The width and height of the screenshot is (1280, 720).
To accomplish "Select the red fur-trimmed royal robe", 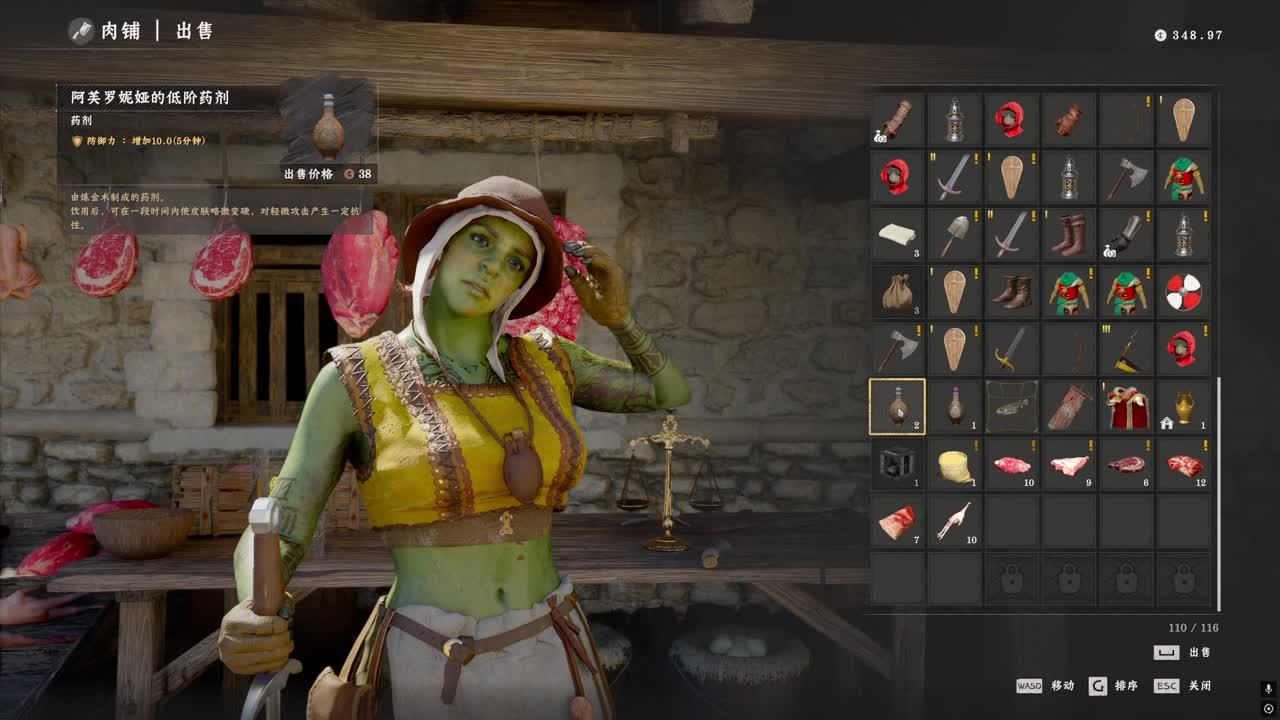I will [x=1127, y=406].
